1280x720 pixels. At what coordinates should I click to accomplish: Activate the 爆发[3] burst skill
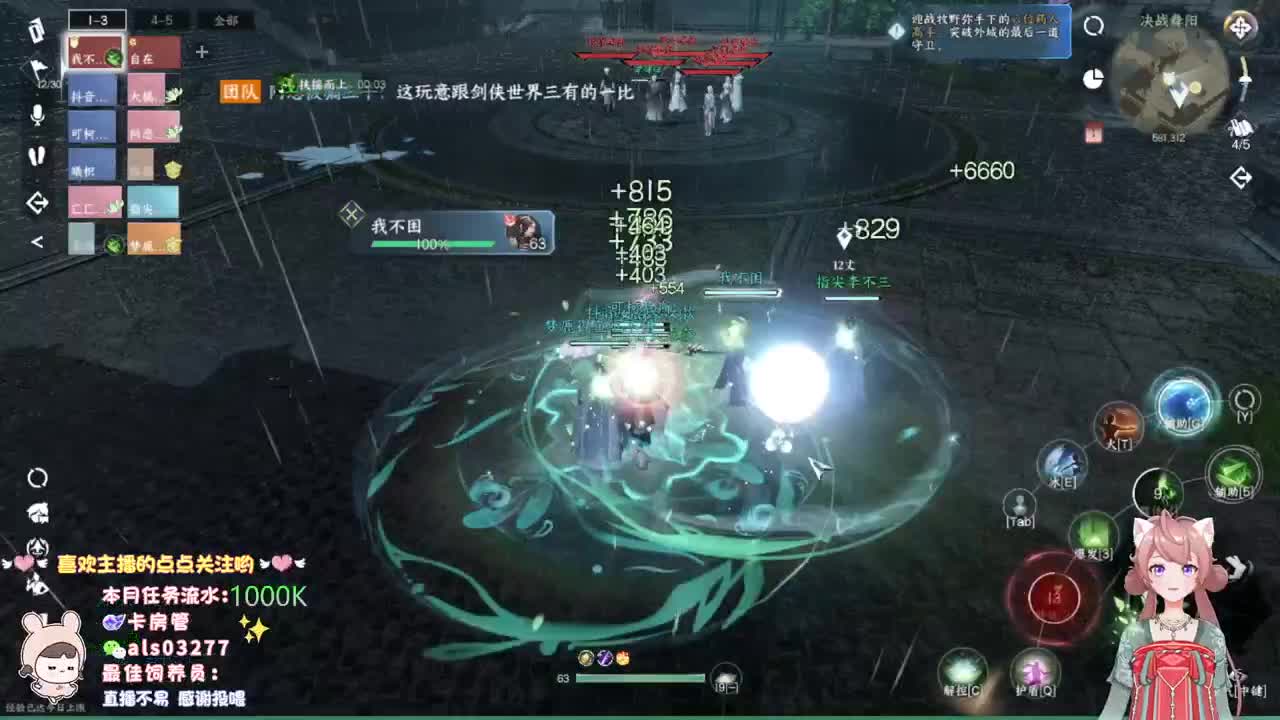[x=1093, y=531]
